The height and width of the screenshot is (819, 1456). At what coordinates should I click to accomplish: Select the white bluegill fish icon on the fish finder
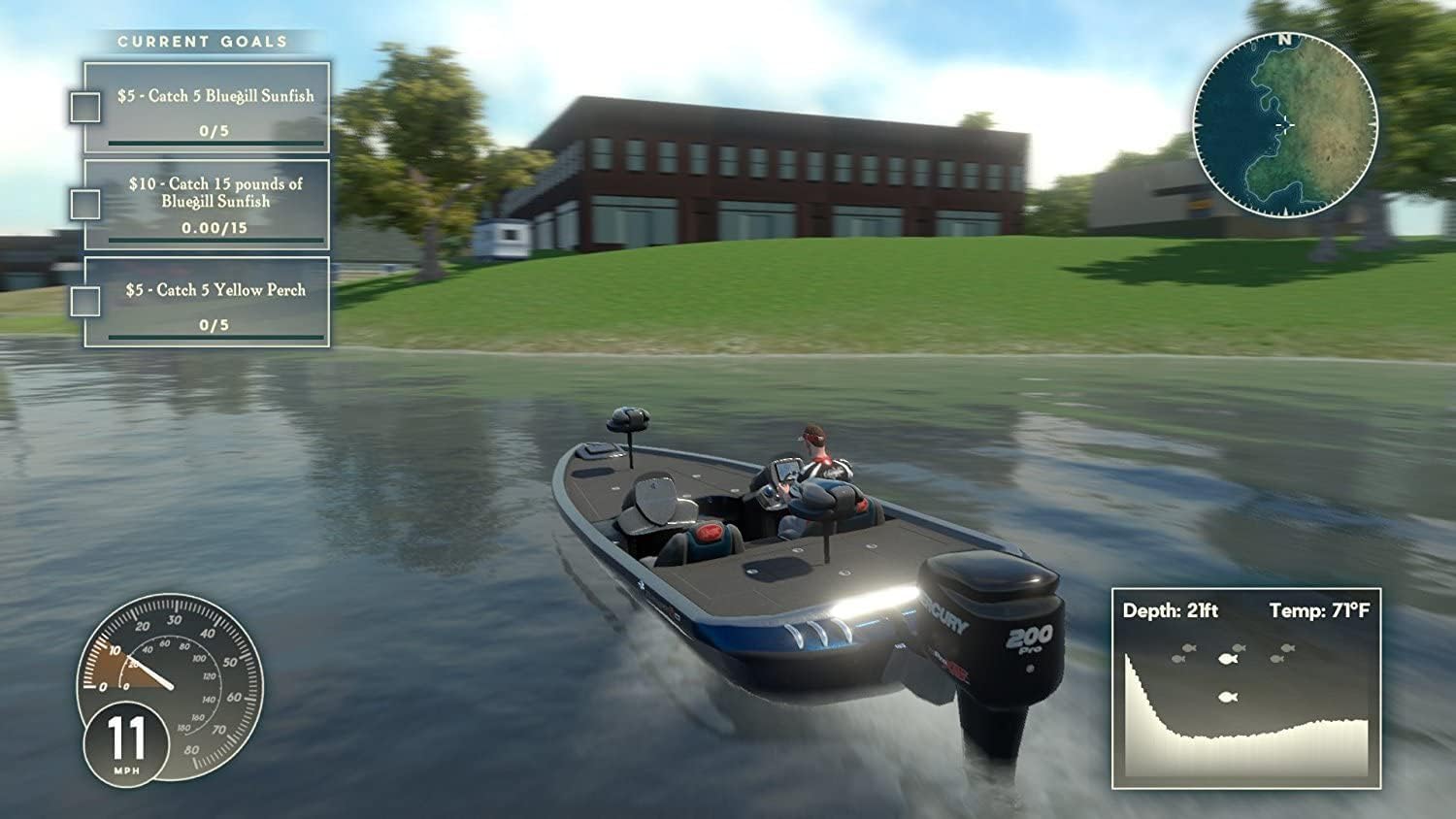(1229, 659)
